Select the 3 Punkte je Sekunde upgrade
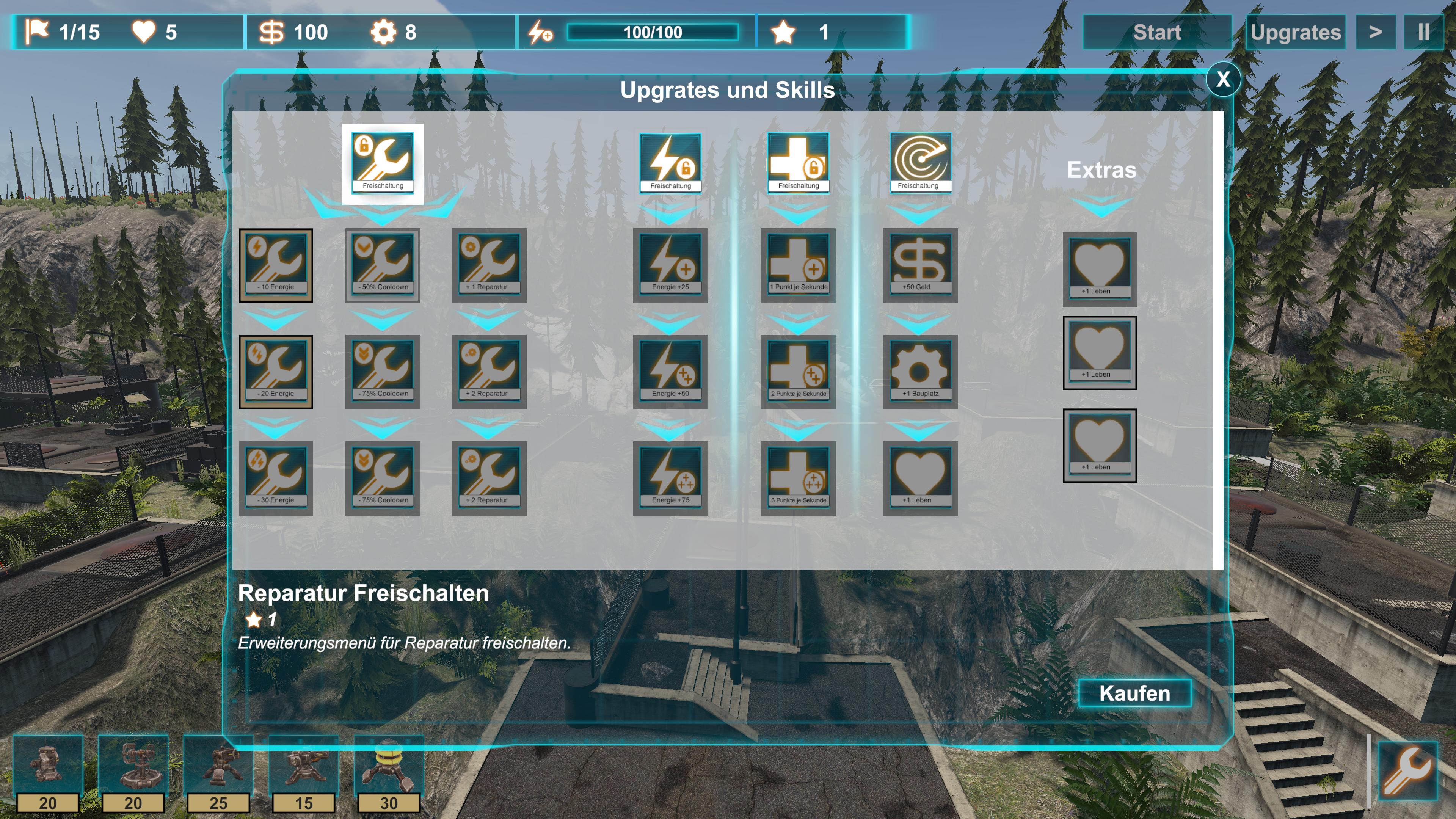 click(x=798, y=478)
